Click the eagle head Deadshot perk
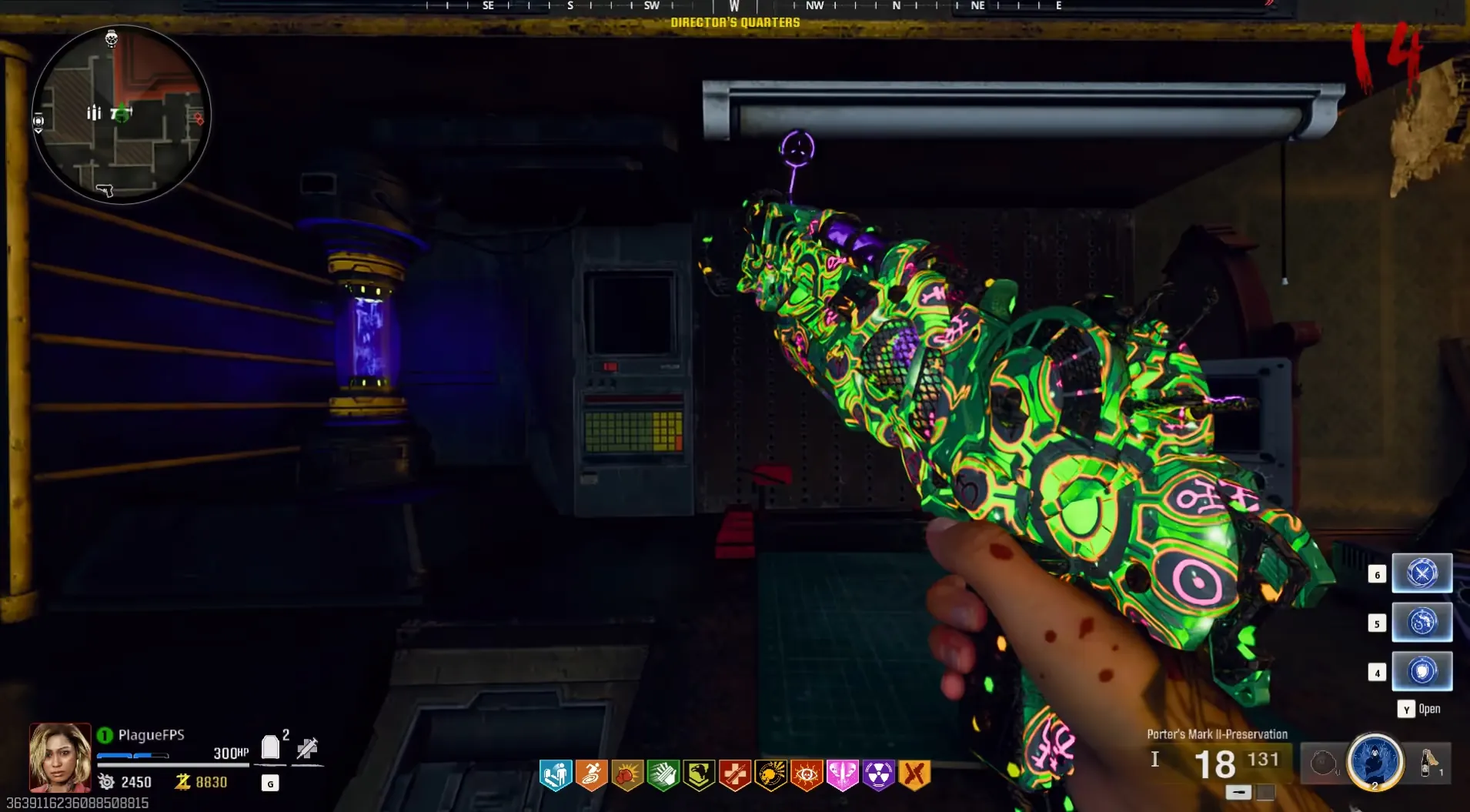The image size is (1470, 812). coord(699,775)
